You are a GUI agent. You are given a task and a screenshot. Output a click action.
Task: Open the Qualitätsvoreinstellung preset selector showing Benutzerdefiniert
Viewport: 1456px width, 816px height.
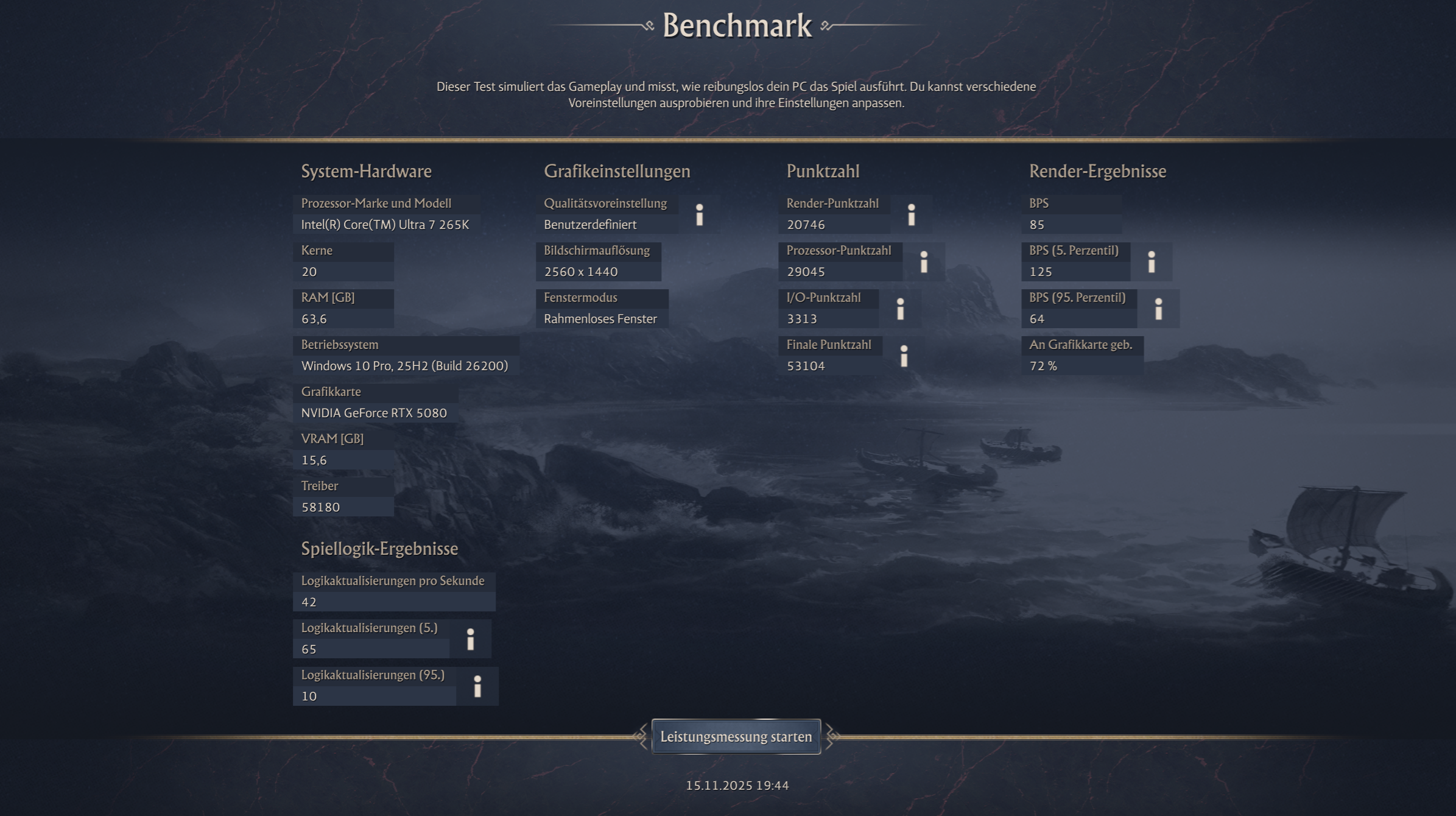pyautogui.click(x=589, y=225)
